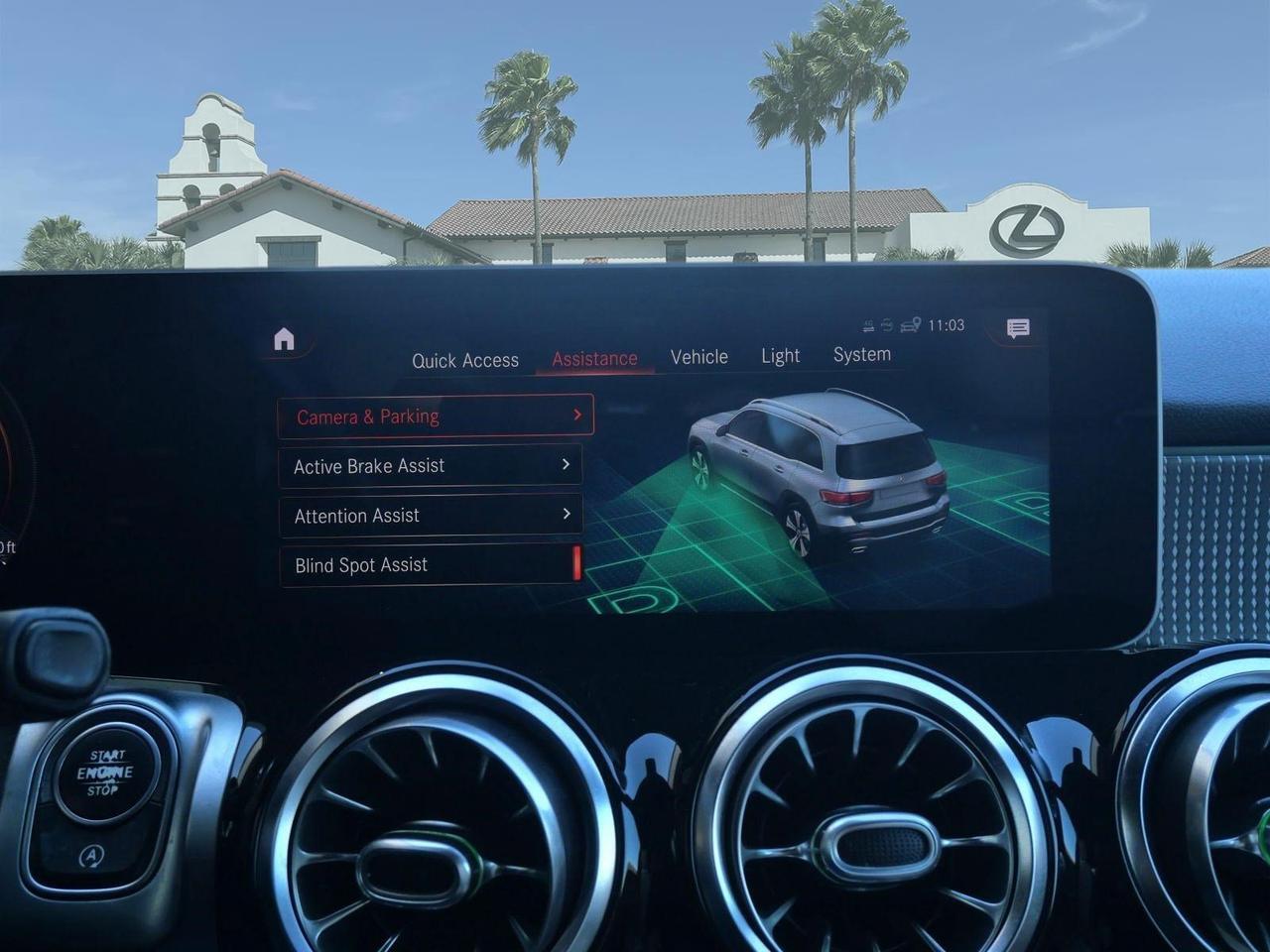
Task: Open the notifications message icon top right
Action: coord(1018,326)
